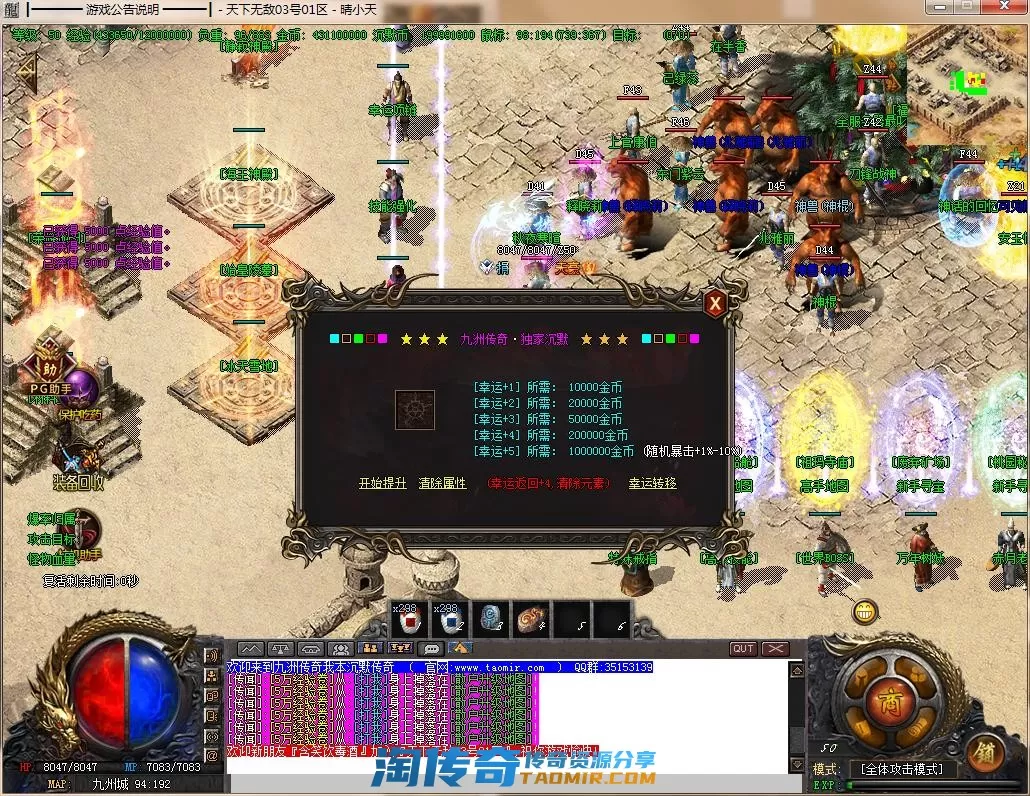Close the luck upgrade dialog
Viewport: 1030px width, 796px height.
click(714, 303)
